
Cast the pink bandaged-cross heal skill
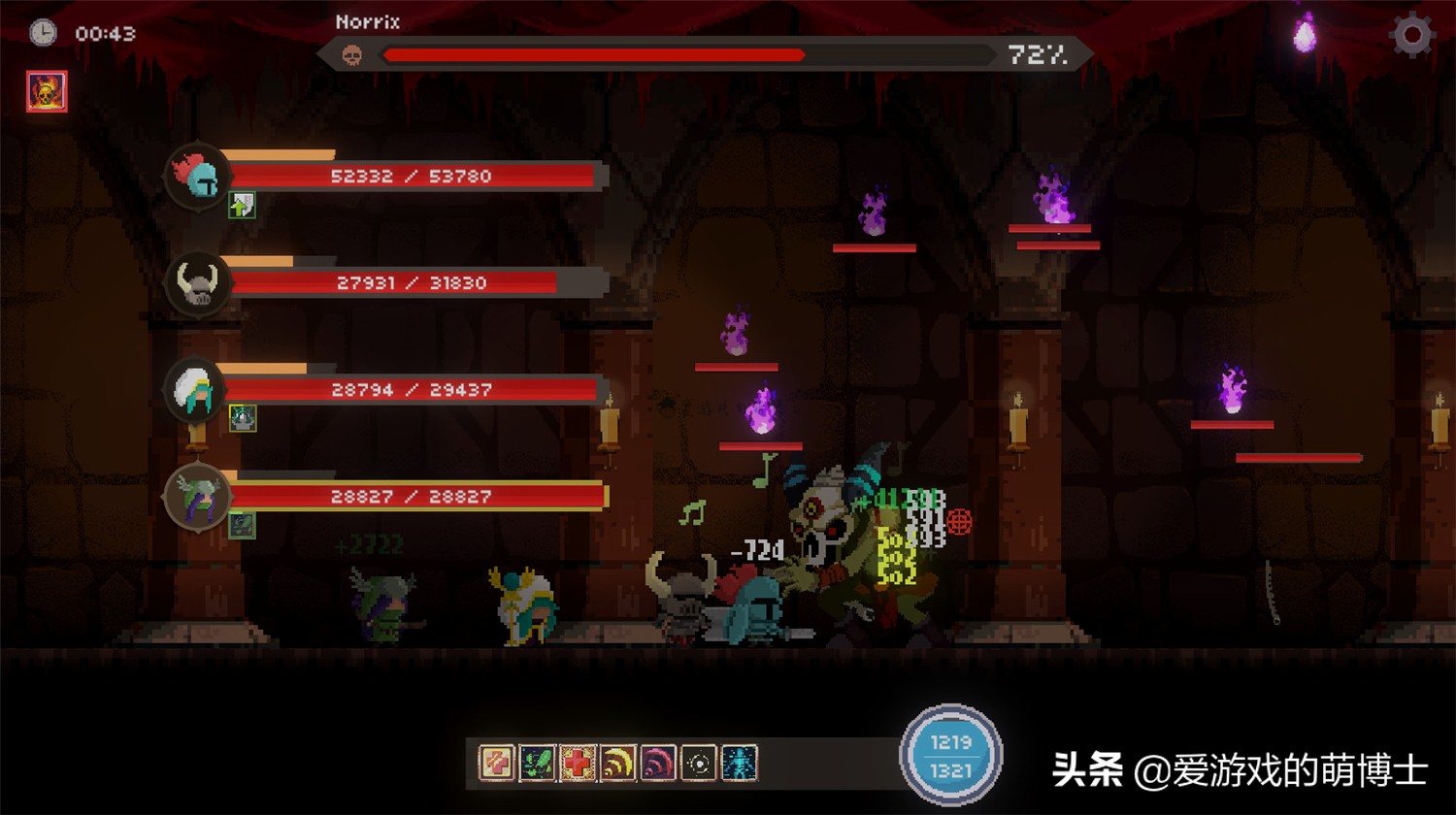point(497,763)
